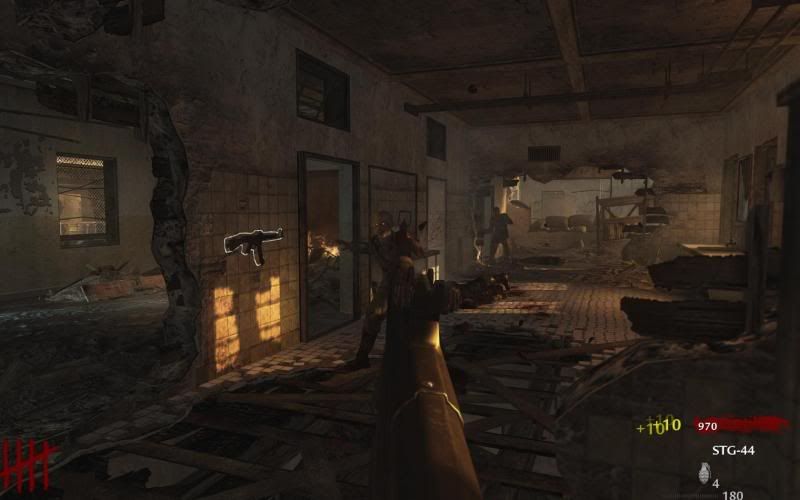
Task: Click the STG-44 weapon name label
Action: [x=733, y=450]
